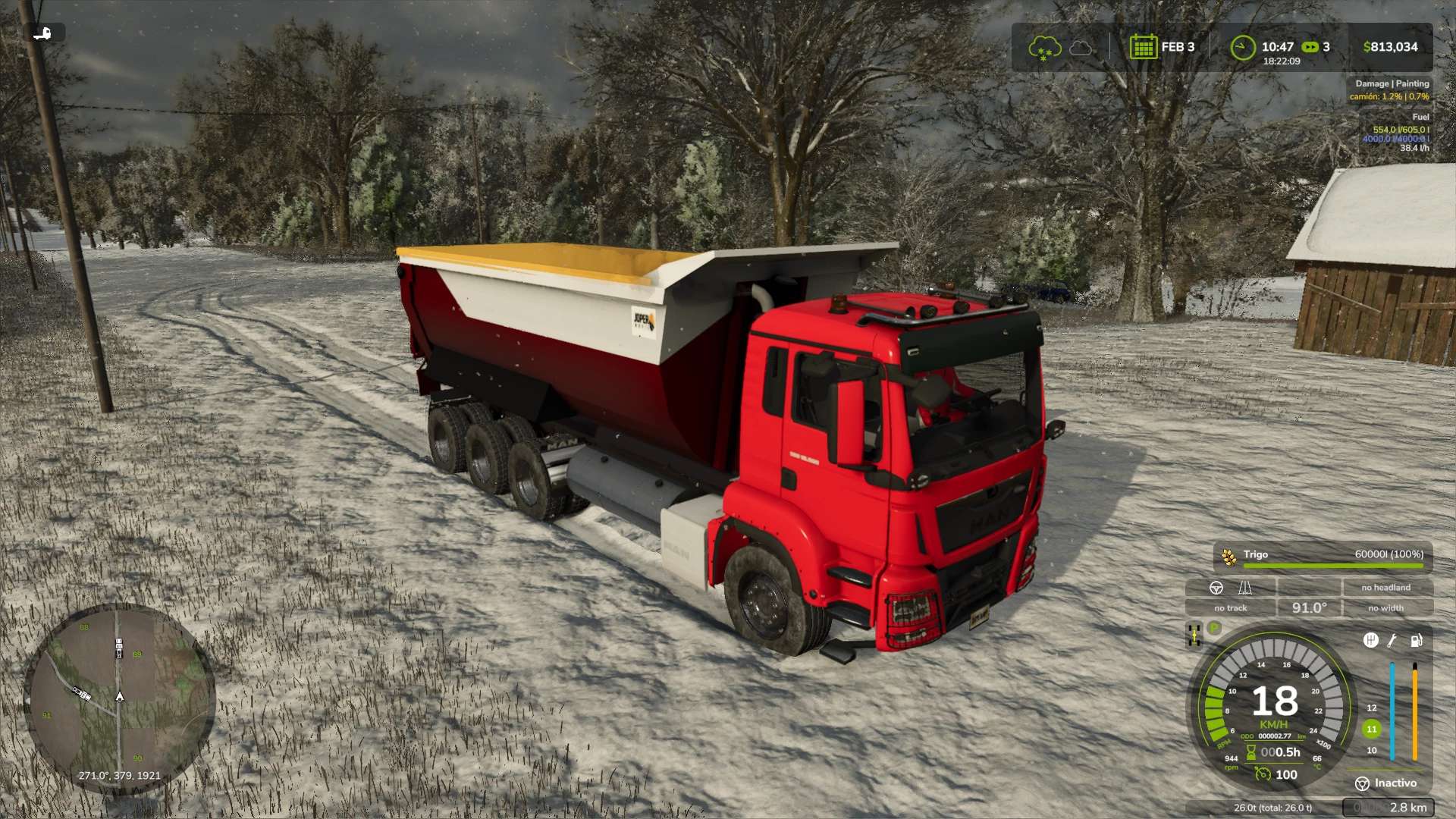The height and width of the screenshot is (819, 1456).
Task: Select the truck icon in the top-left corner
Action: click(43, 33)
